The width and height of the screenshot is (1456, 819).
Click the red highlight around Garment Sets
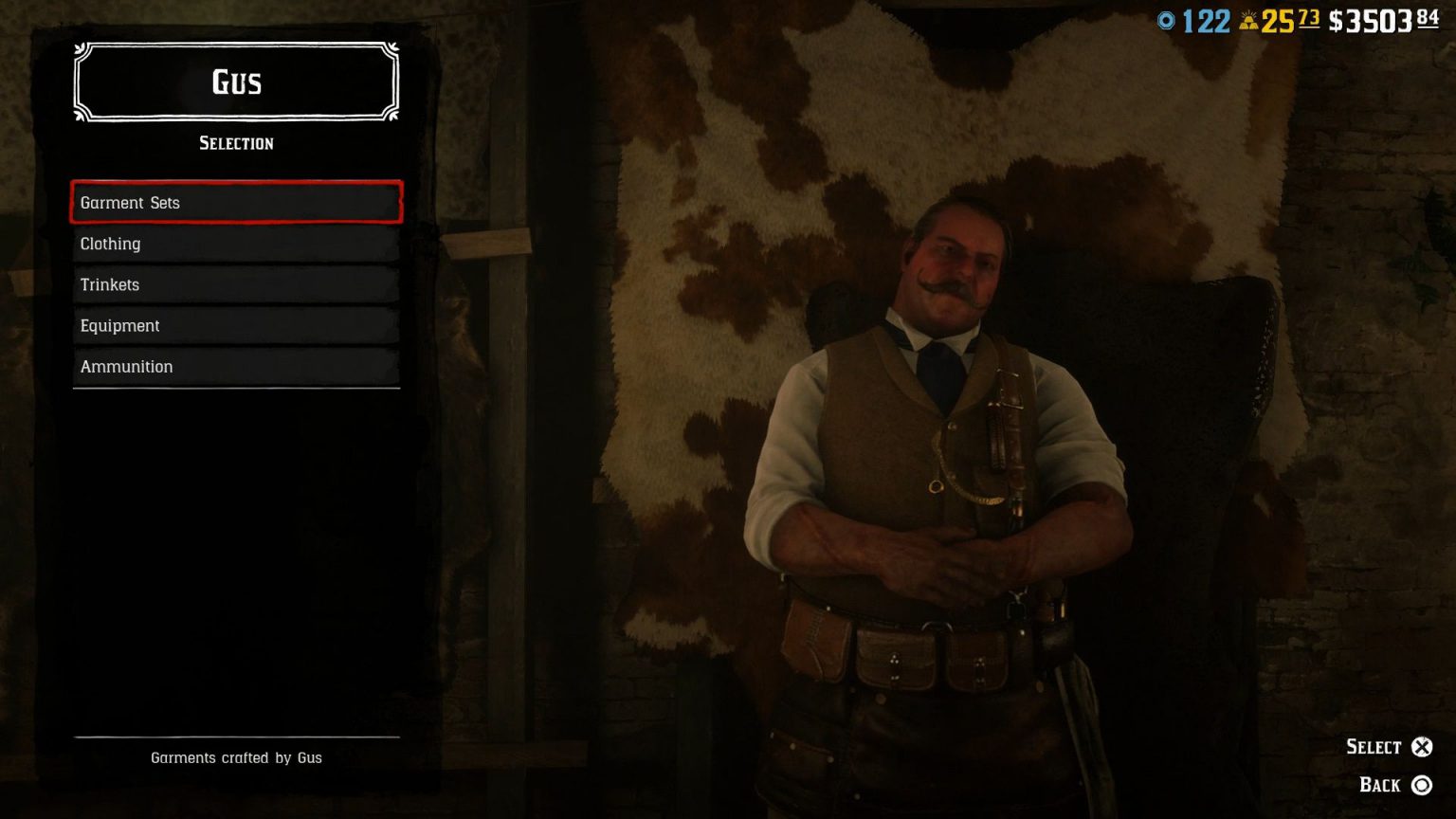235,202
